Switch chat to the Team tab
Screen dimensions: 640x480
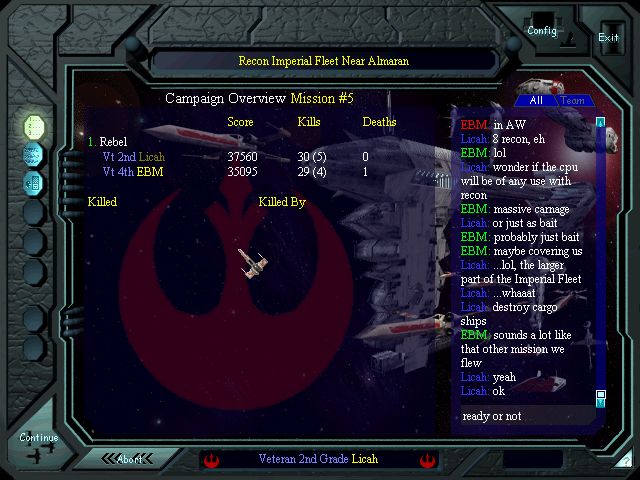[573, 100]
